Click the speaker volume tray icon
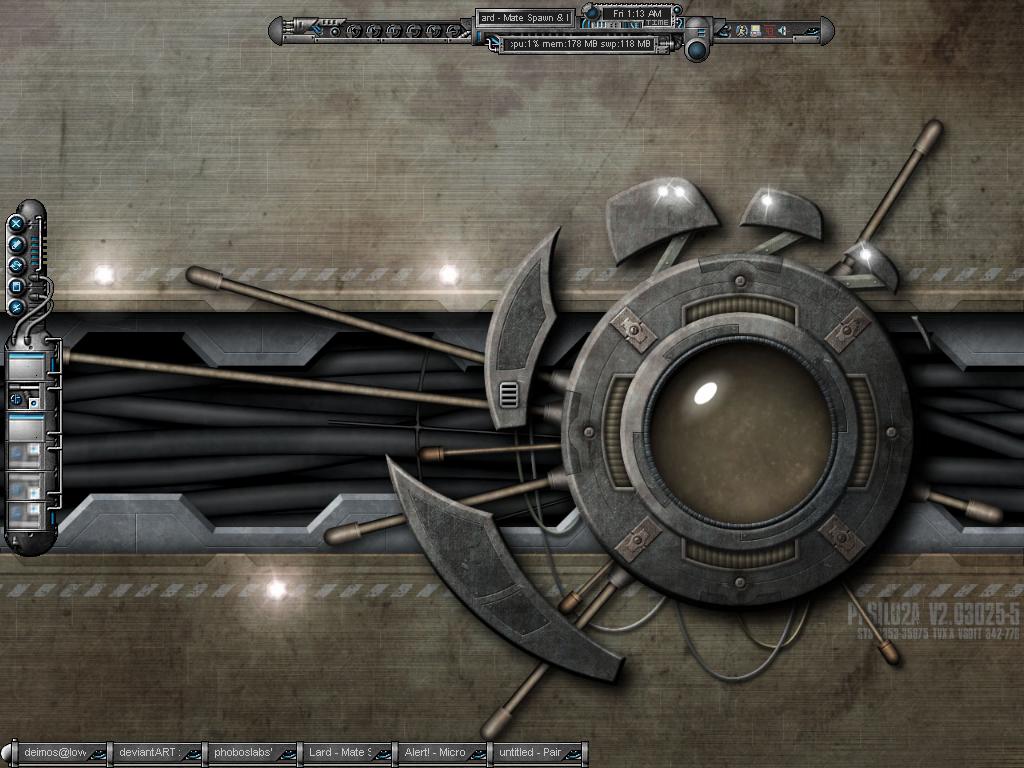 [782, 31]
